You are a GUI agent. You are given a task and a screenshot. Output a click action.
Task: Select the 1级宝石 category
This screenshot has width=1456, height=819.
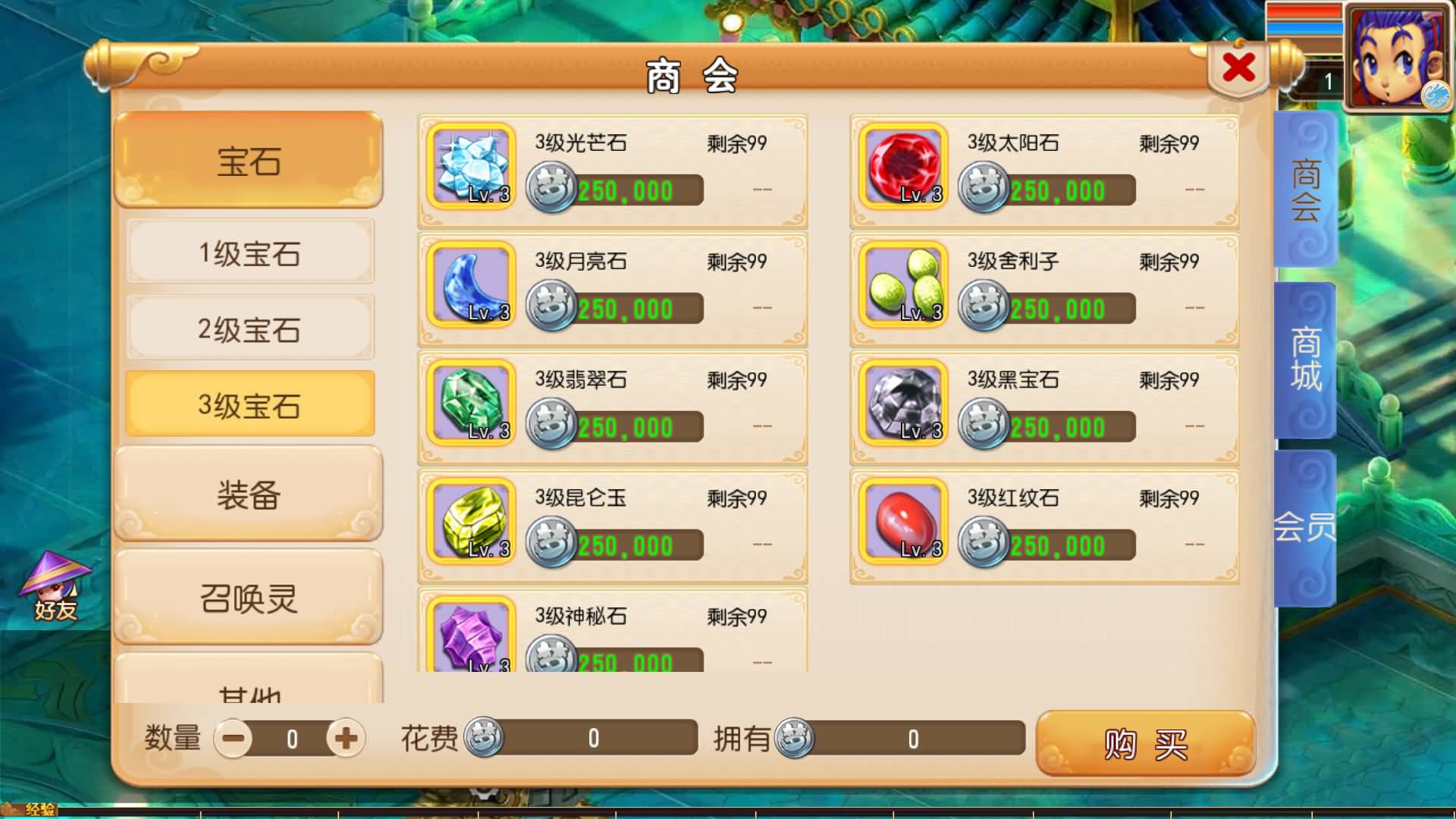249,253
